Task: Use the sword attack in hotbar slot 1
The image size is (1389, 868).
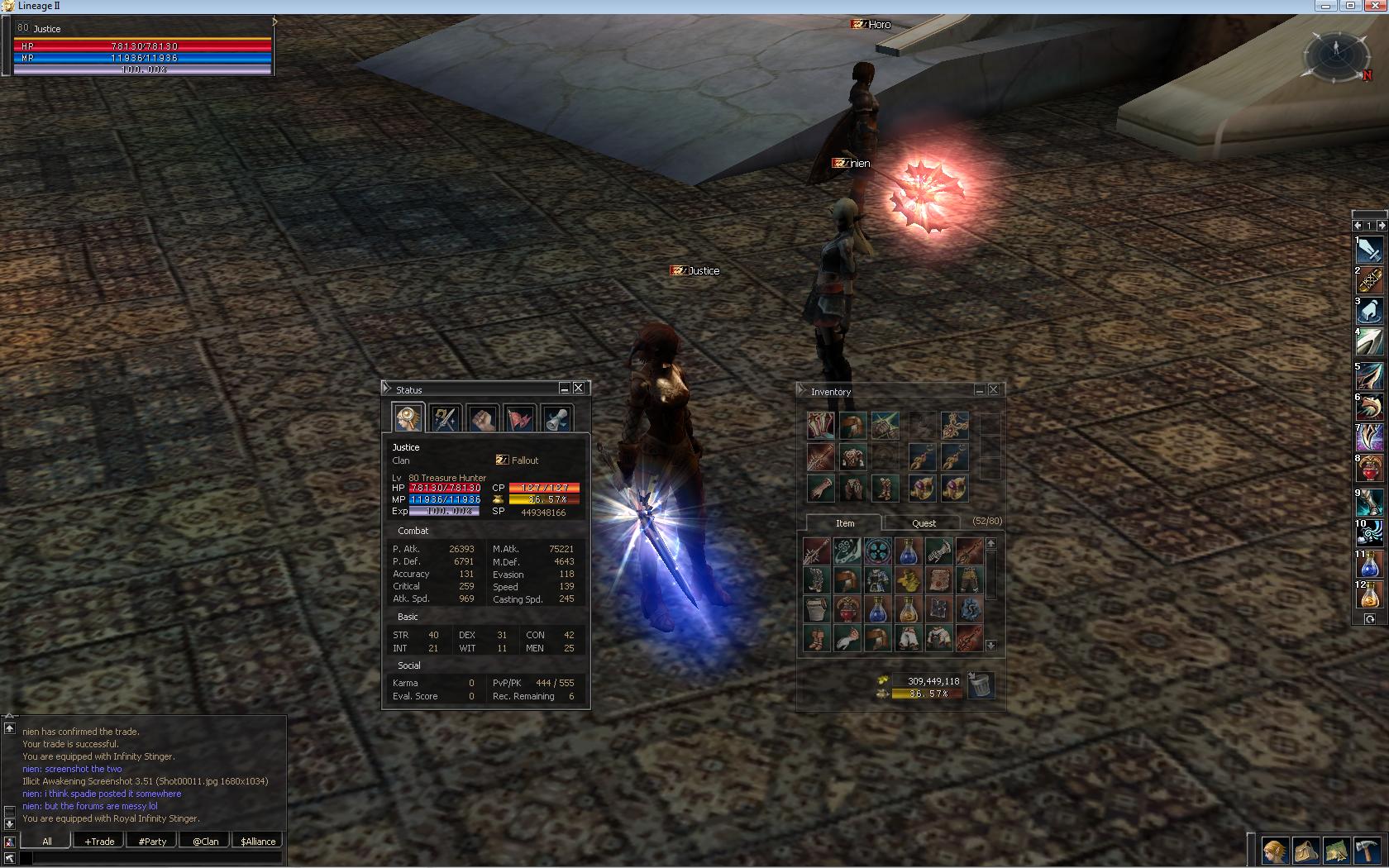Action: point(1369,250)
